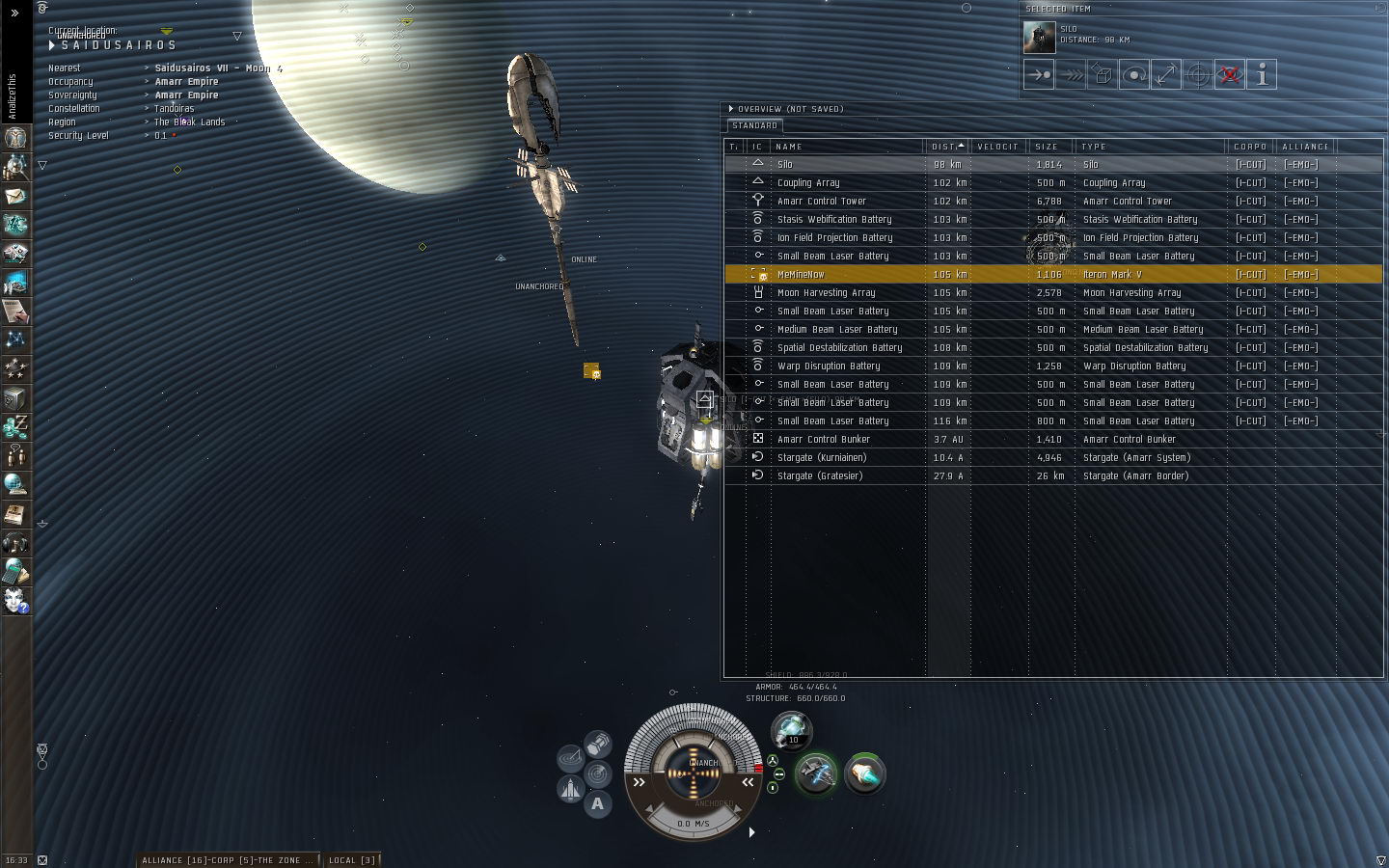Toggle the autopilot A button
Screen dimensions: 1389x868
click(x=597, y=803)
